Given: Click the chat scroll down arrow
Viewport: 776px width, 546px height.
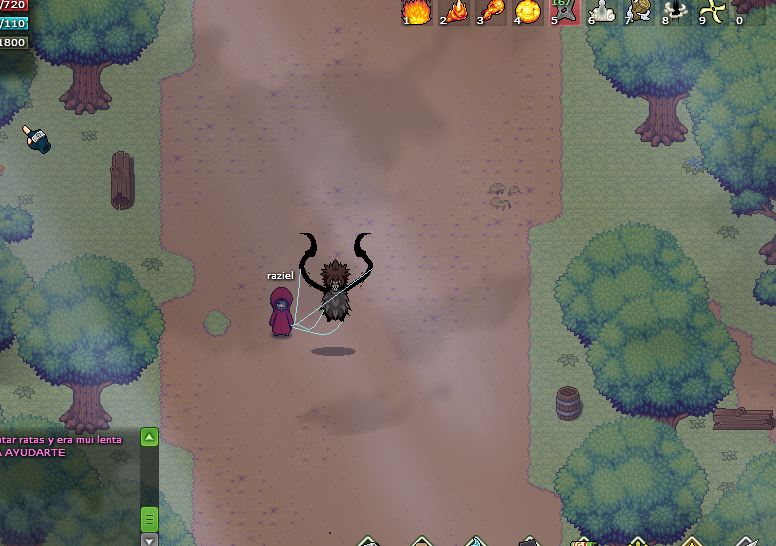Looking at the screenshot, I should pyautogui.click(x=149, y=540).
